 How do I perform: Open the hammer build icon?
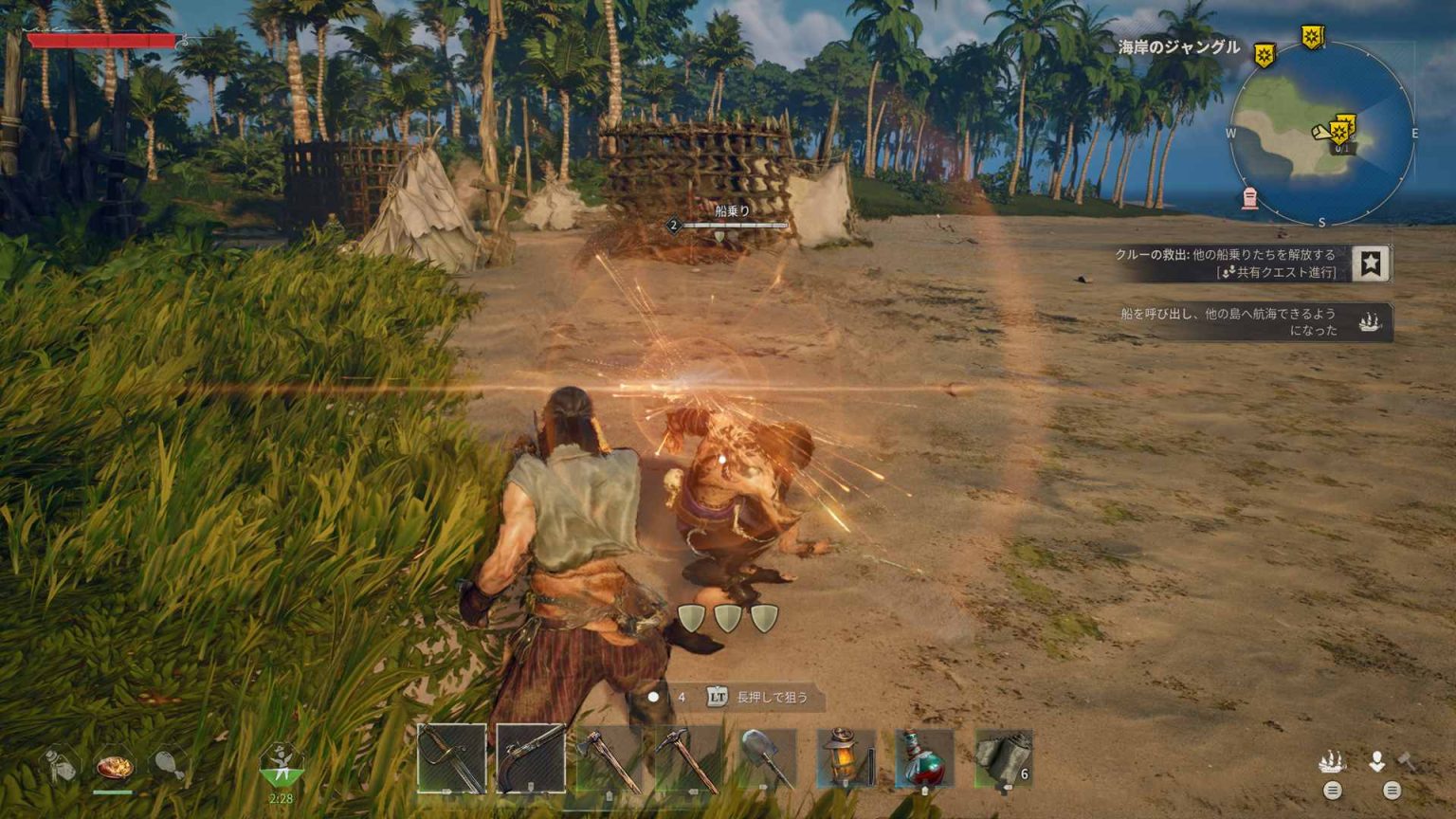tap(1408, 760)
